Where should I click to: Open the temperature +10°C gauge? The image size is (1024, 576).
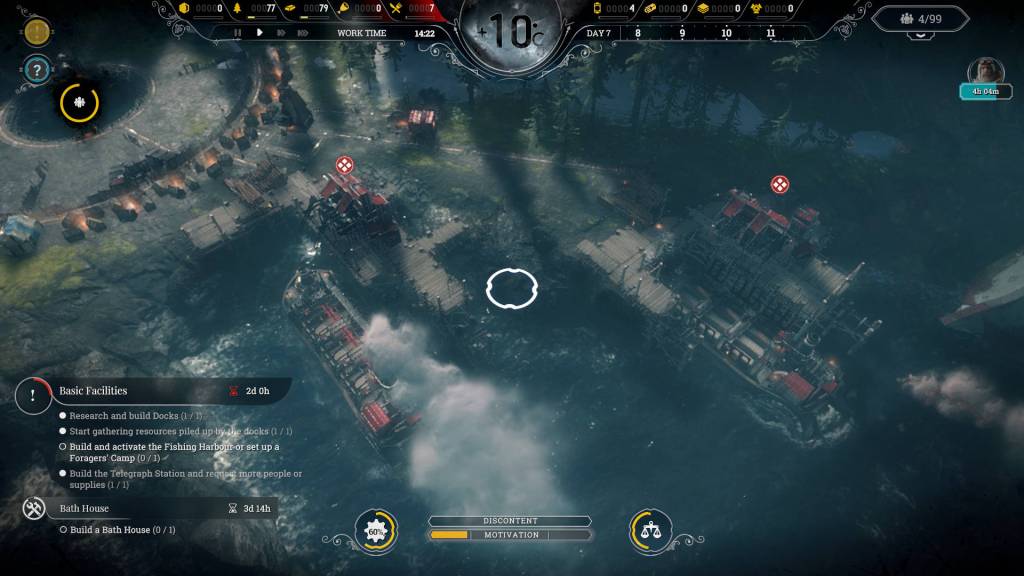tap(511, 32)
